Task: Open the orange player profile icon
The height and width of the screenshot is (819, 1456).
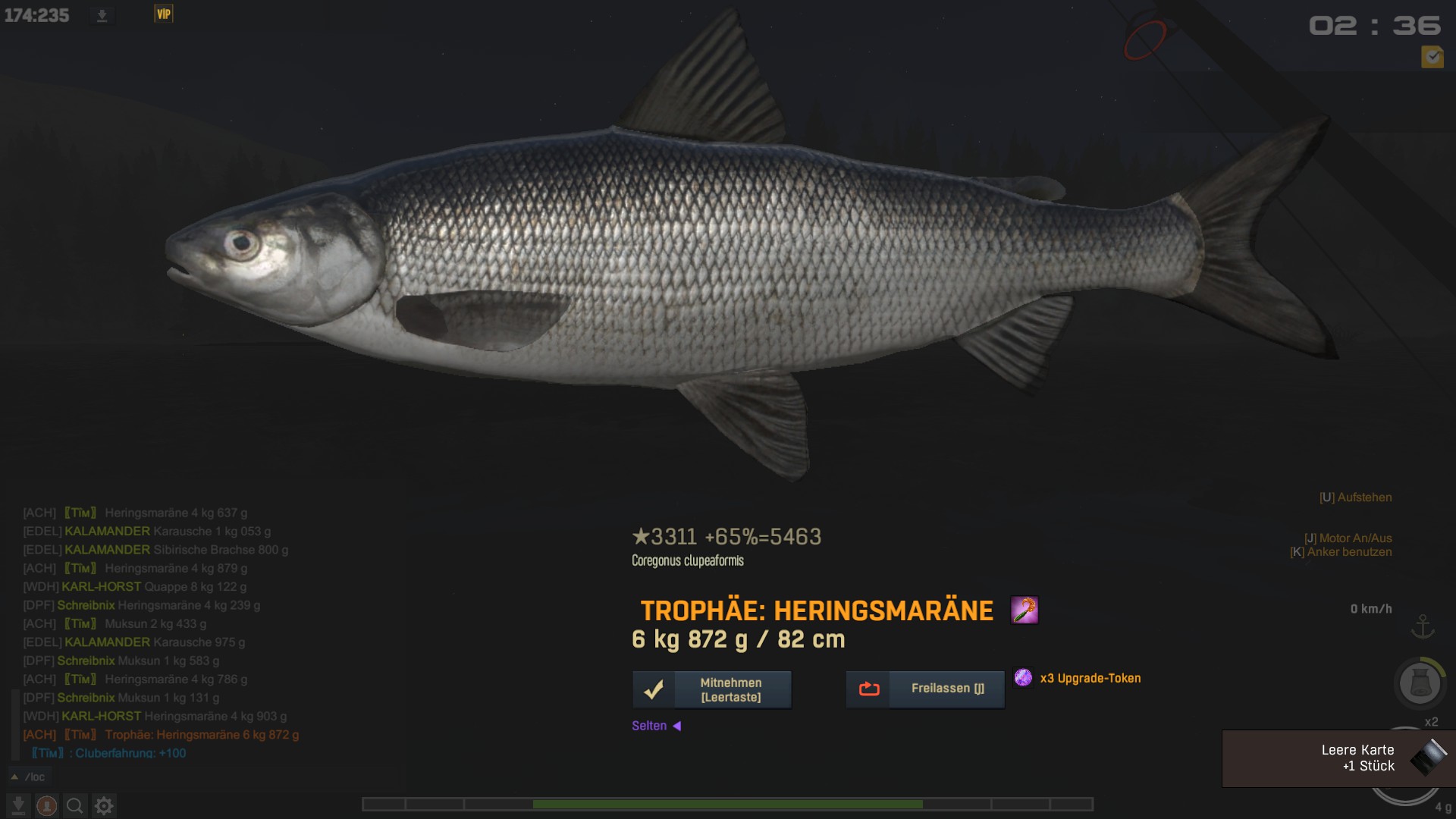Action: coord(47,805)
